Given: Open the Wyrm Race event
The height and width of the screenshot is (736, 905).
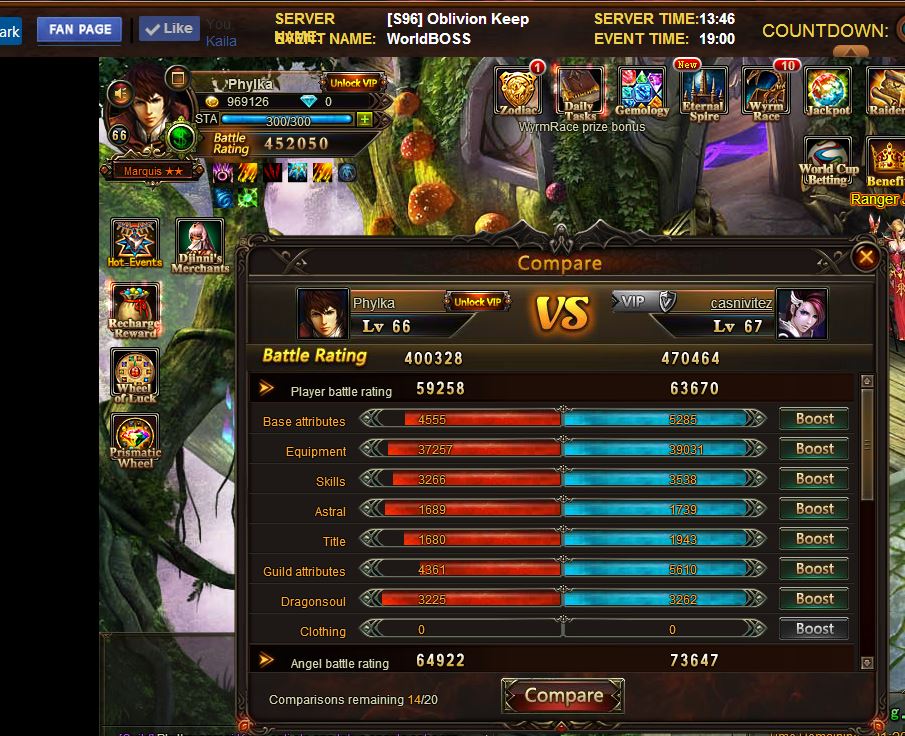Looking at the screenshot, I should pyautogui.click(x=766, y=92).
